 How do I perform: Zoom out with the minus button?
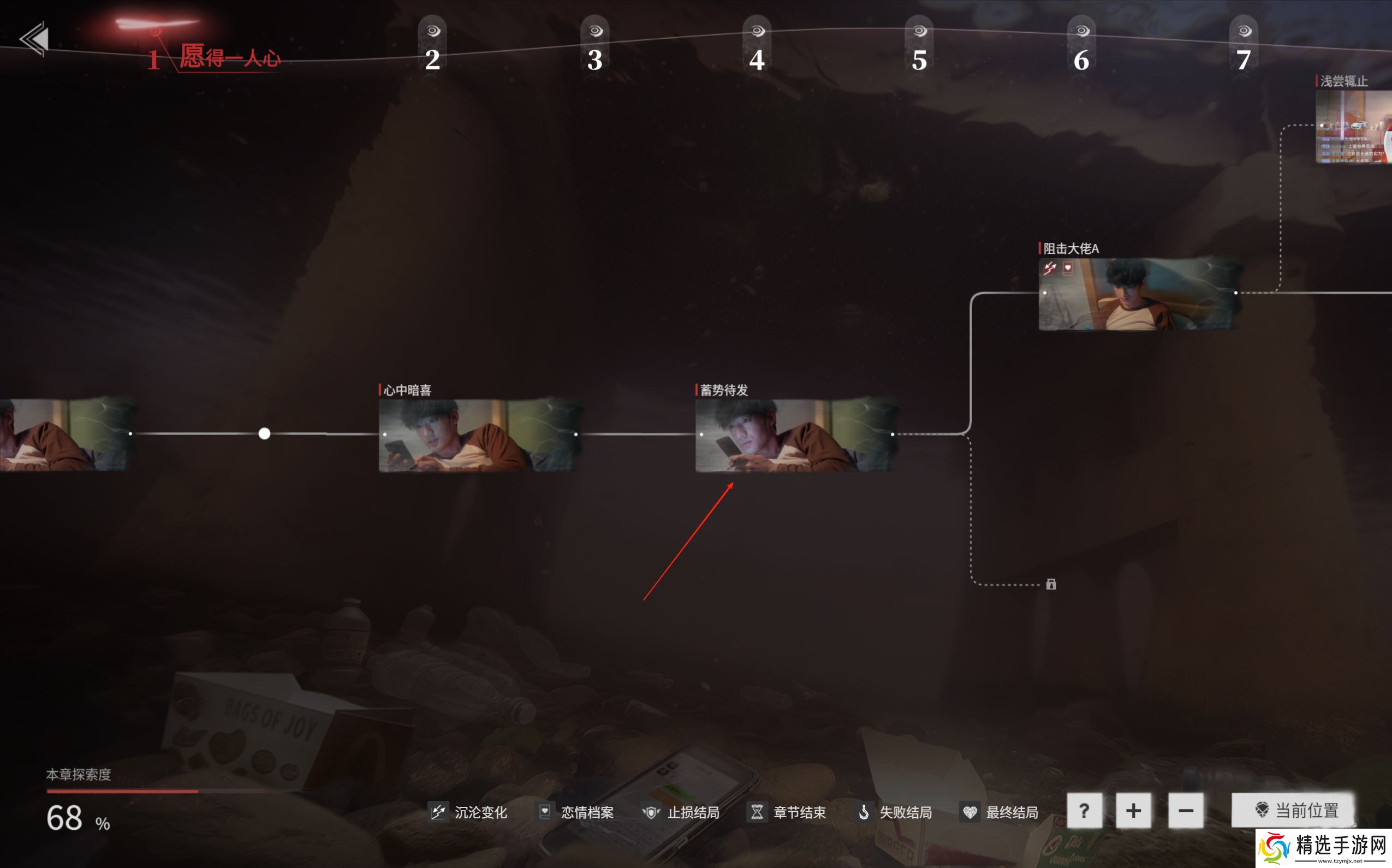pyautogui.click(x=1185, y=811)
